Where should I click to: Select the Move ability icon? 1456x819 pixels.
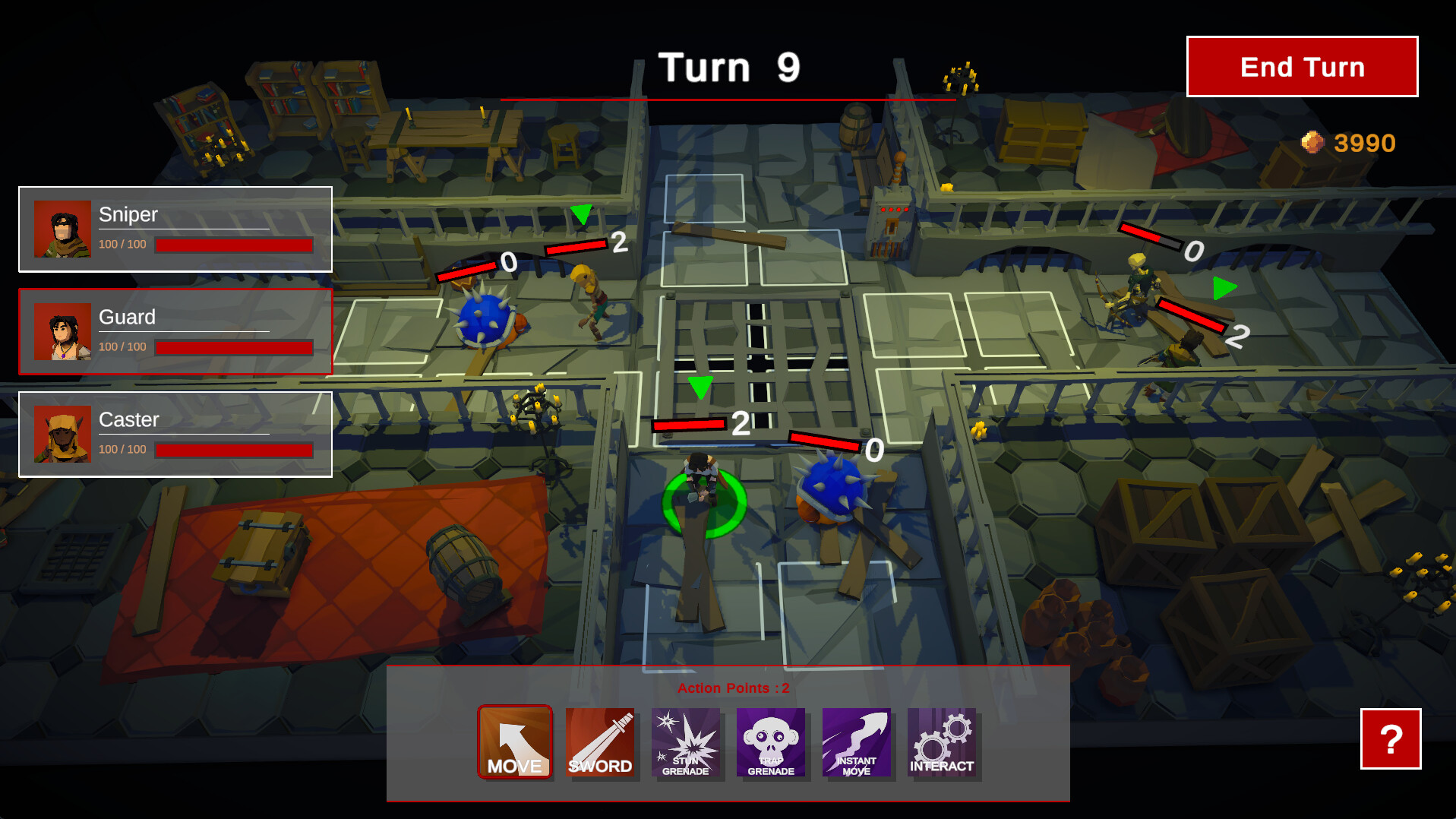pos(514,743)
